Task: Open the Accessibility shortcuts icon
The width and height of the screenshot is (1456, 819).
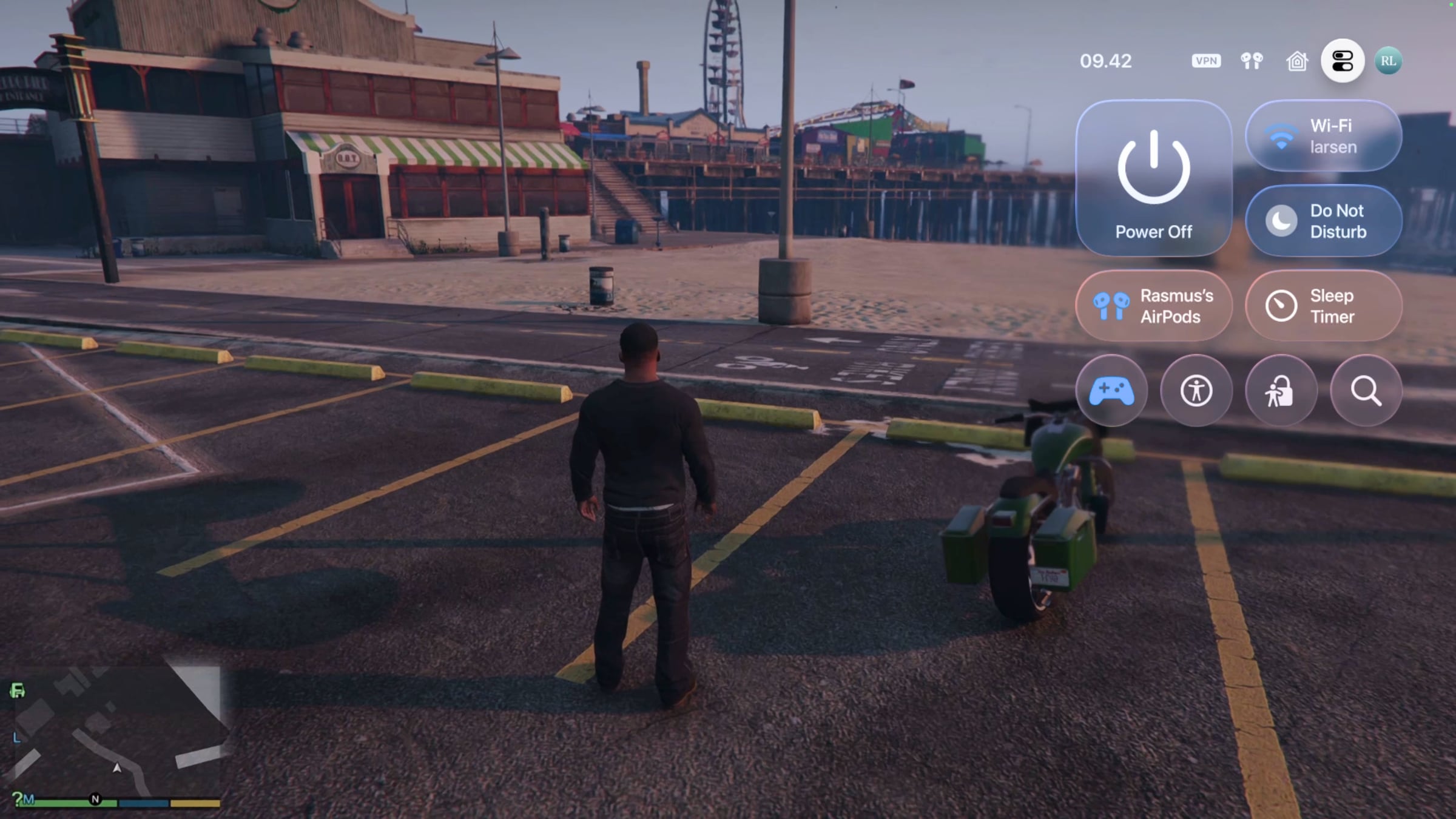Action: tap(1196, 391)
